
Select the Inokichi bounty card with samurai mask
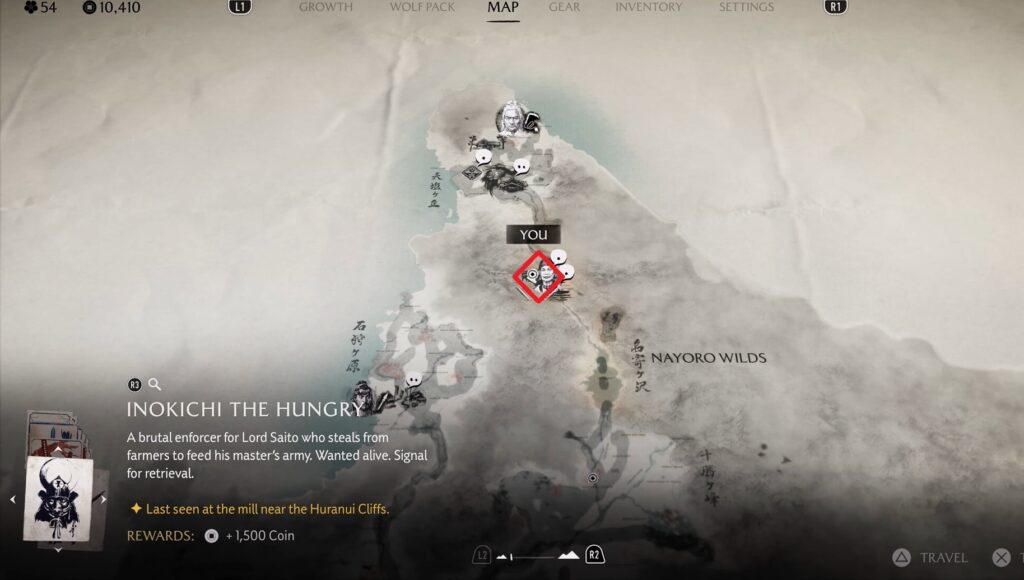pos(58,498)
